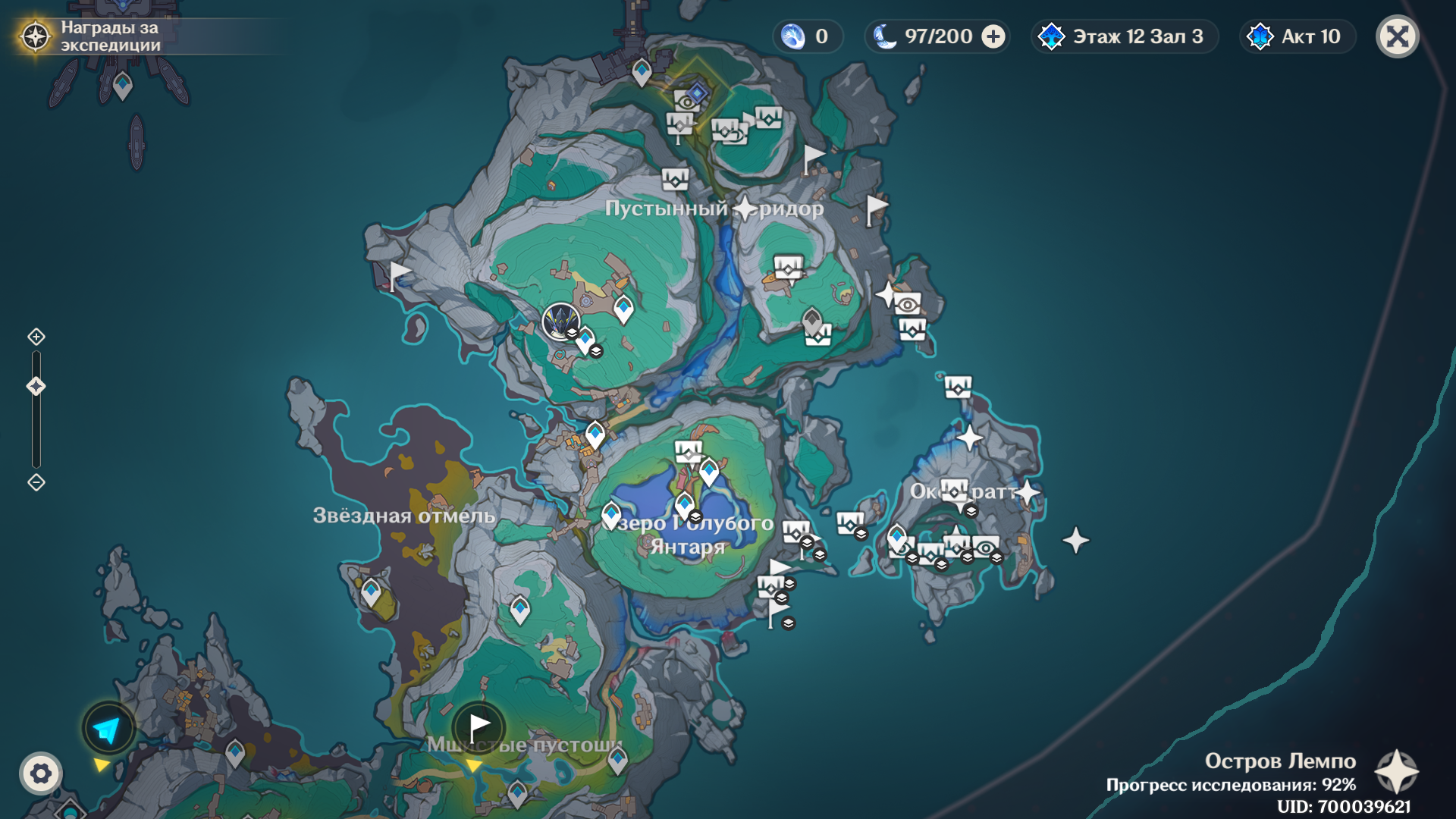Choose the four-point star marker far east offshore

pyautogui.click(x=1075, y=541)
